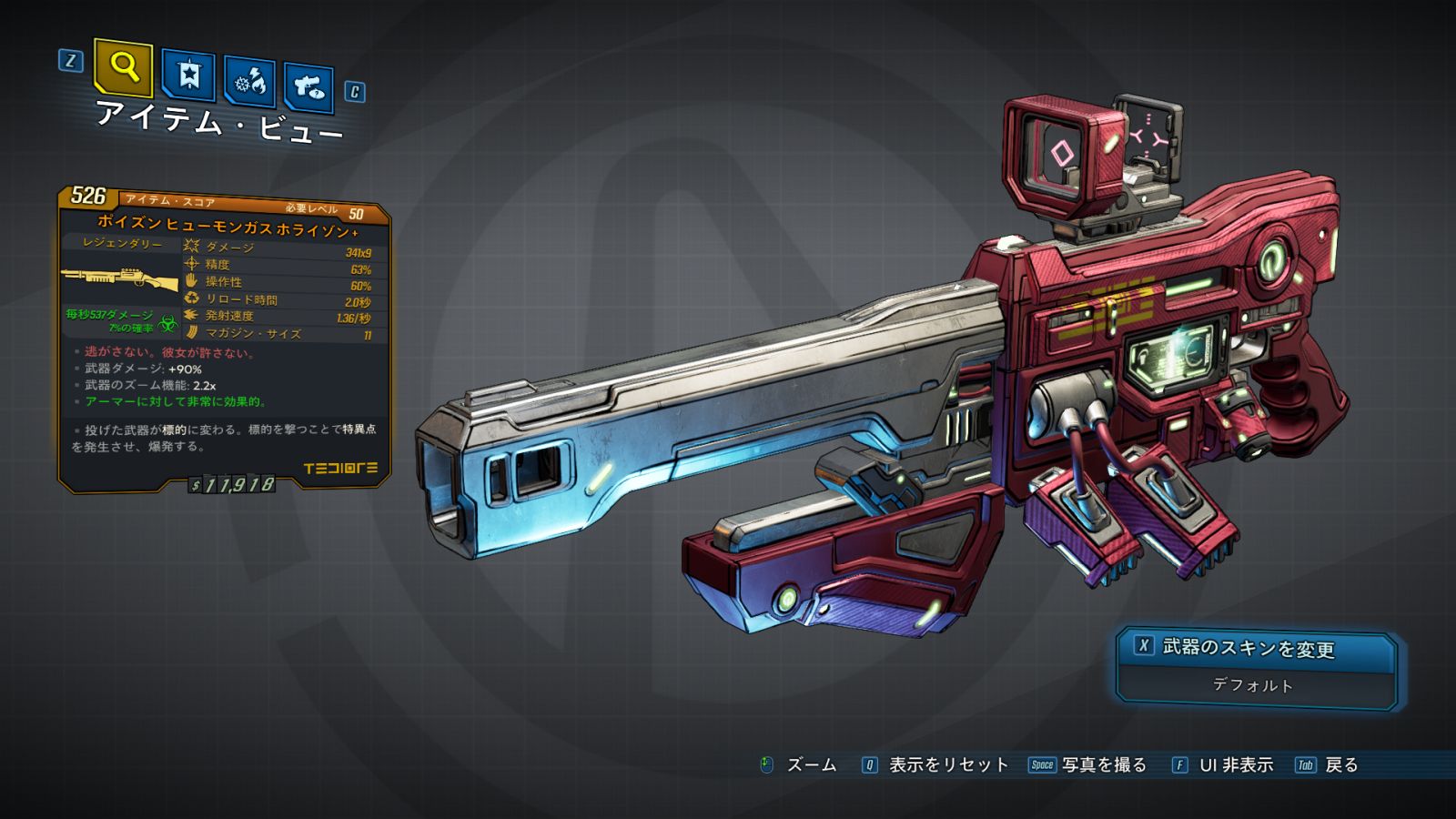Hide the interface with UI 非表示
This screenshot has width=1456, height=819.
tap(1235, 765)
